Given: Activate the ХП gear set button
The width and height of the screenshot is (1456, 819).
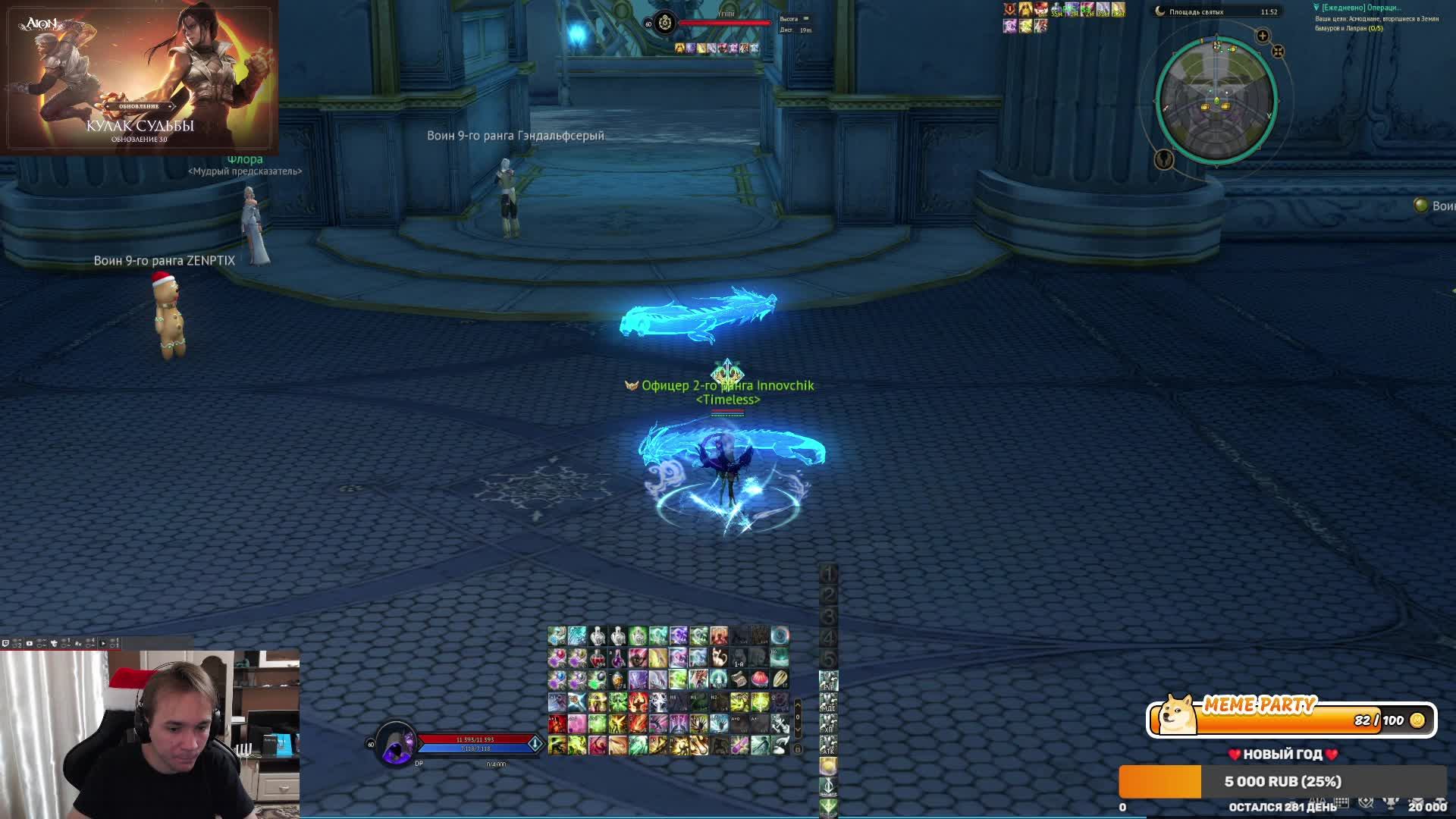Looking at the screenshot, I should (828, 724).
